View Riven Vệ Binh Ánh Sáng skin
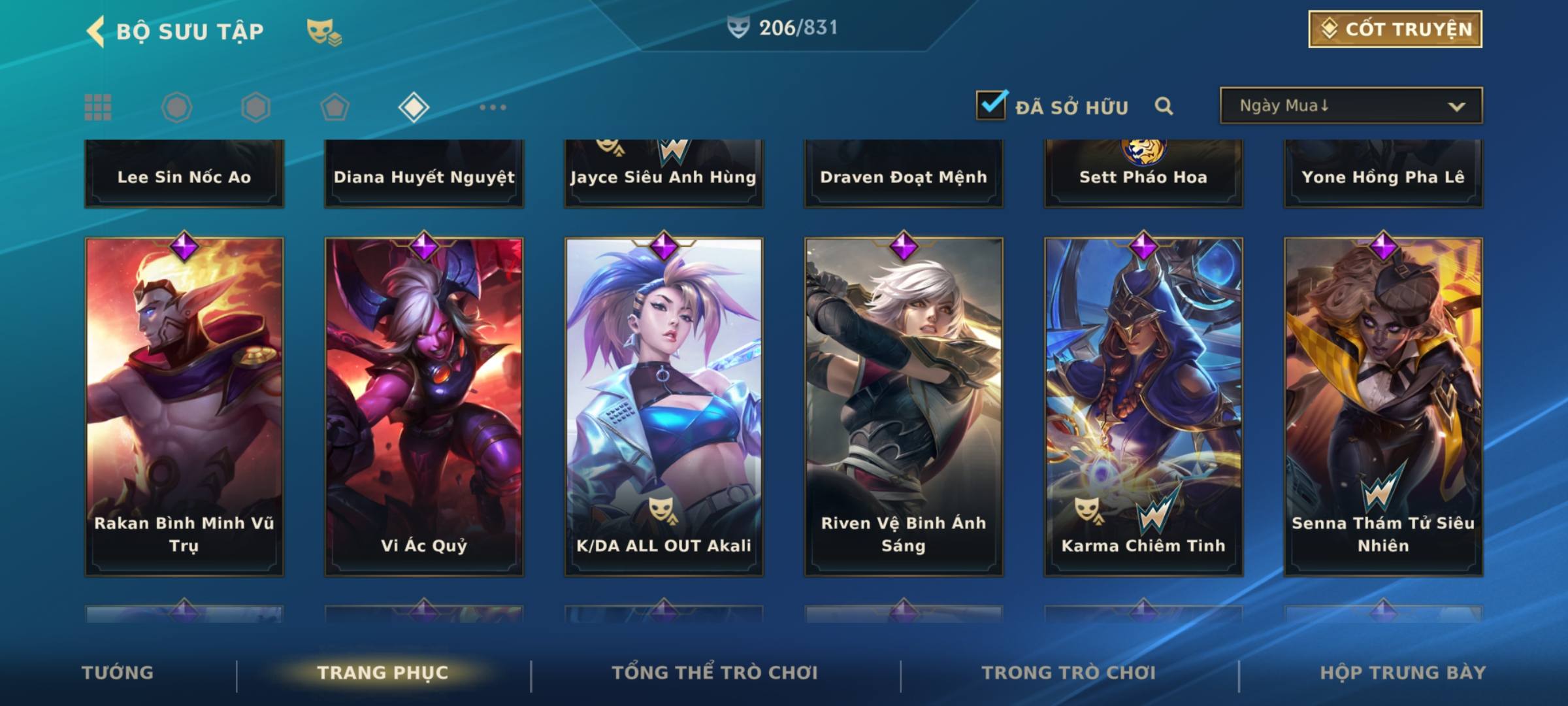The width and height of the screenshot is (1568, 706). (904, 405)
